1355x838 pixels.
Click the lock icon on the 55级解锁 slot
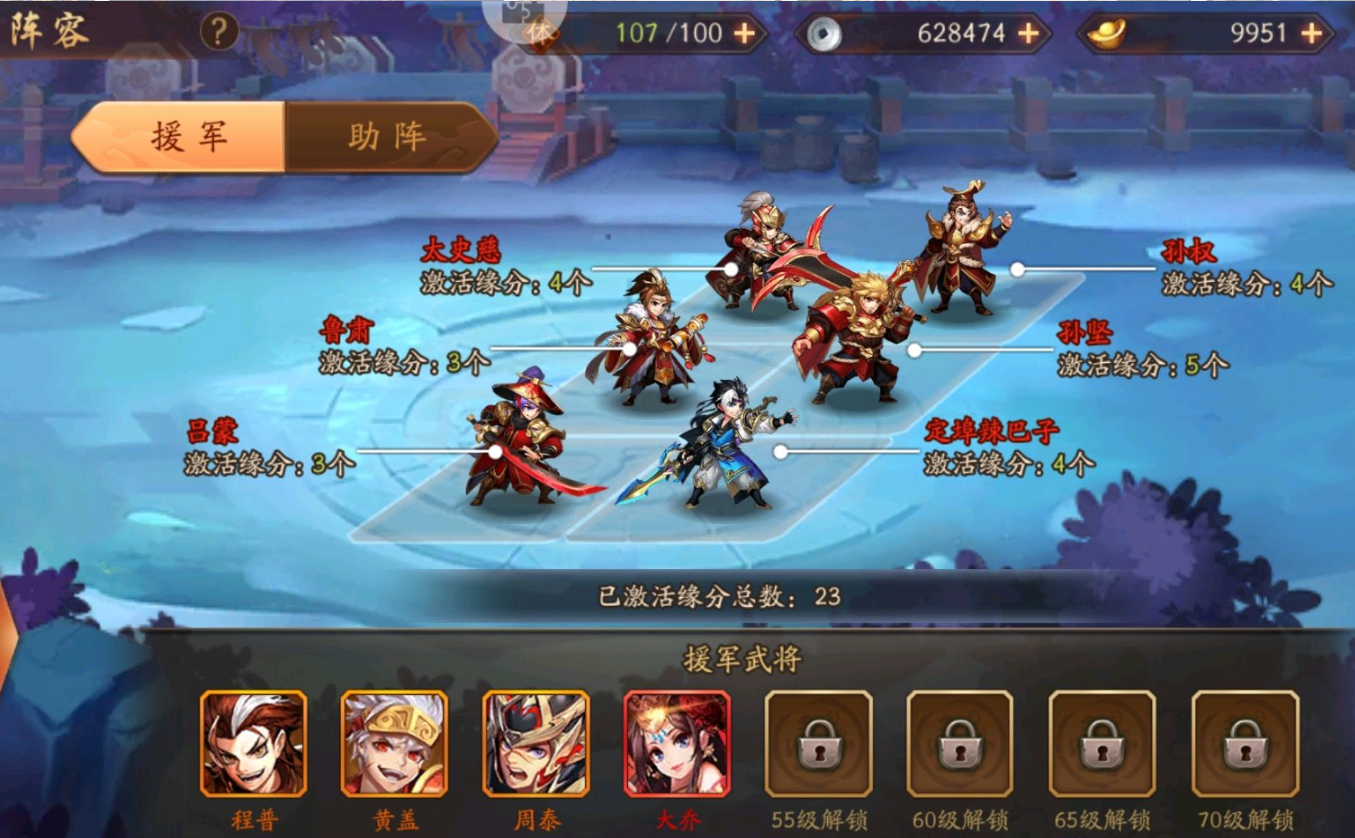tap(819, 745)
